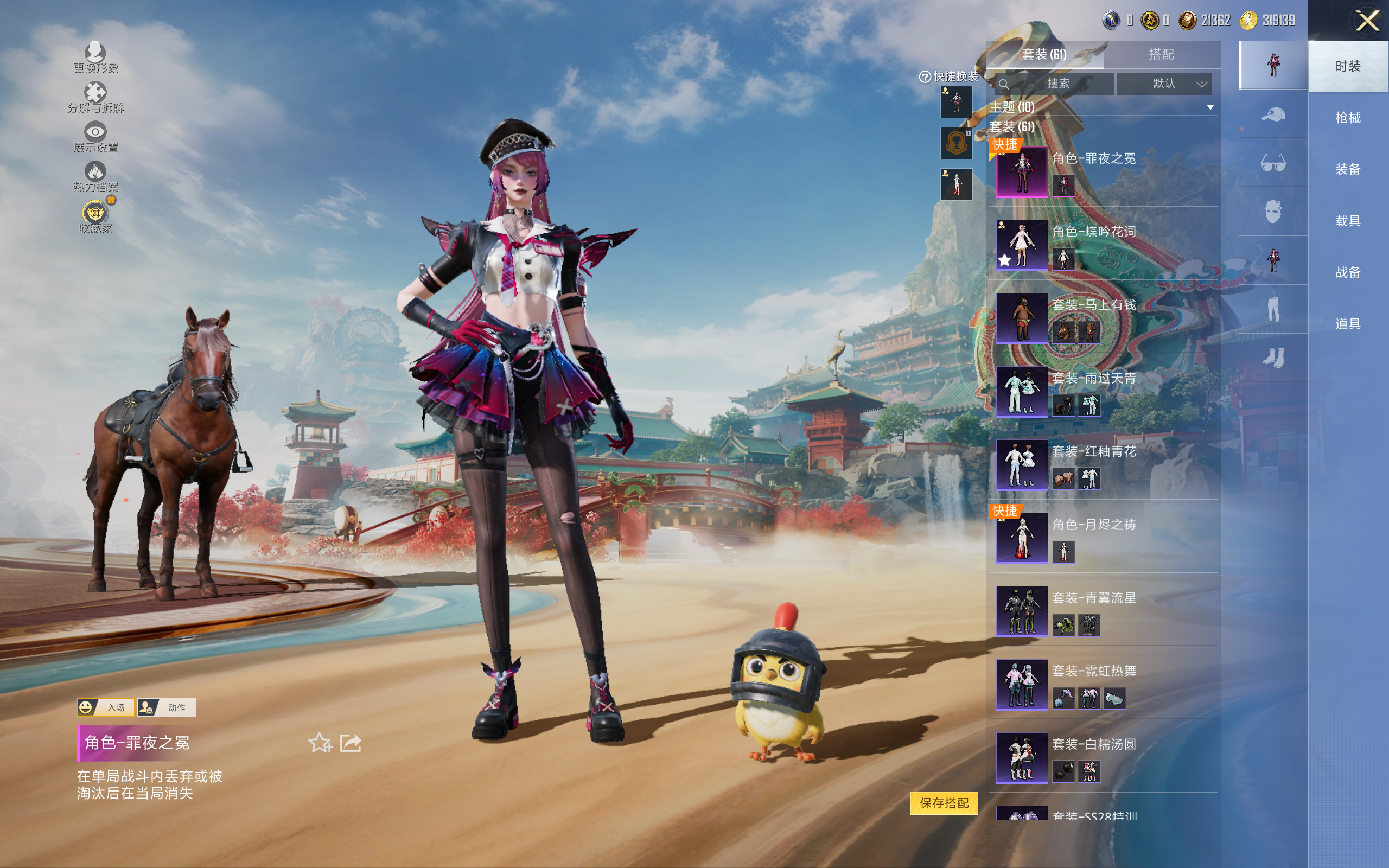Select the 动作 emote button
This screenshot has height=868, width=1389.
click(167, 707)
